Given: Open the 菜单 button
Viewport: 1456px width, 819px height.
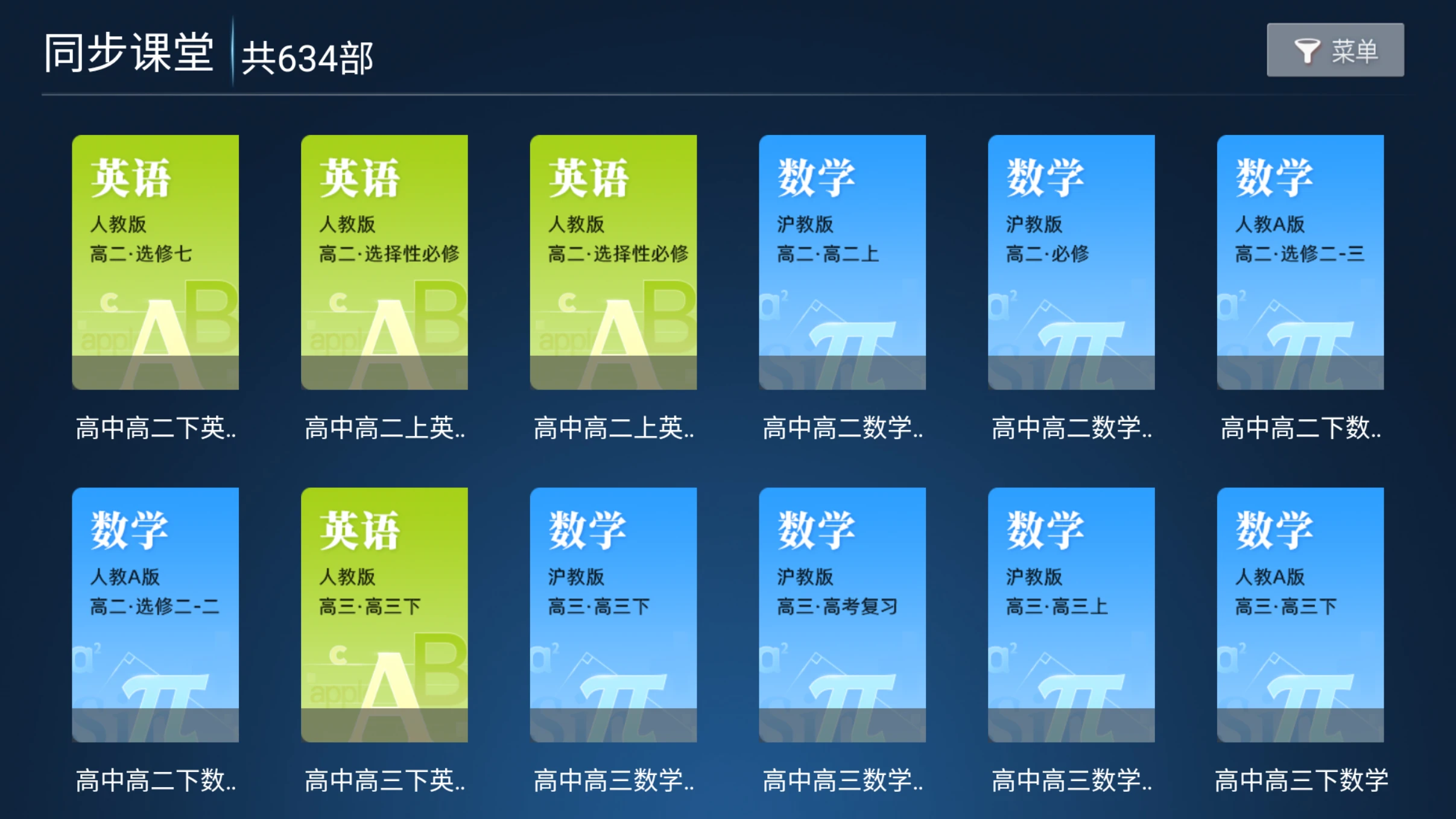Looking at the screenshot, I should coord(1354,50).
